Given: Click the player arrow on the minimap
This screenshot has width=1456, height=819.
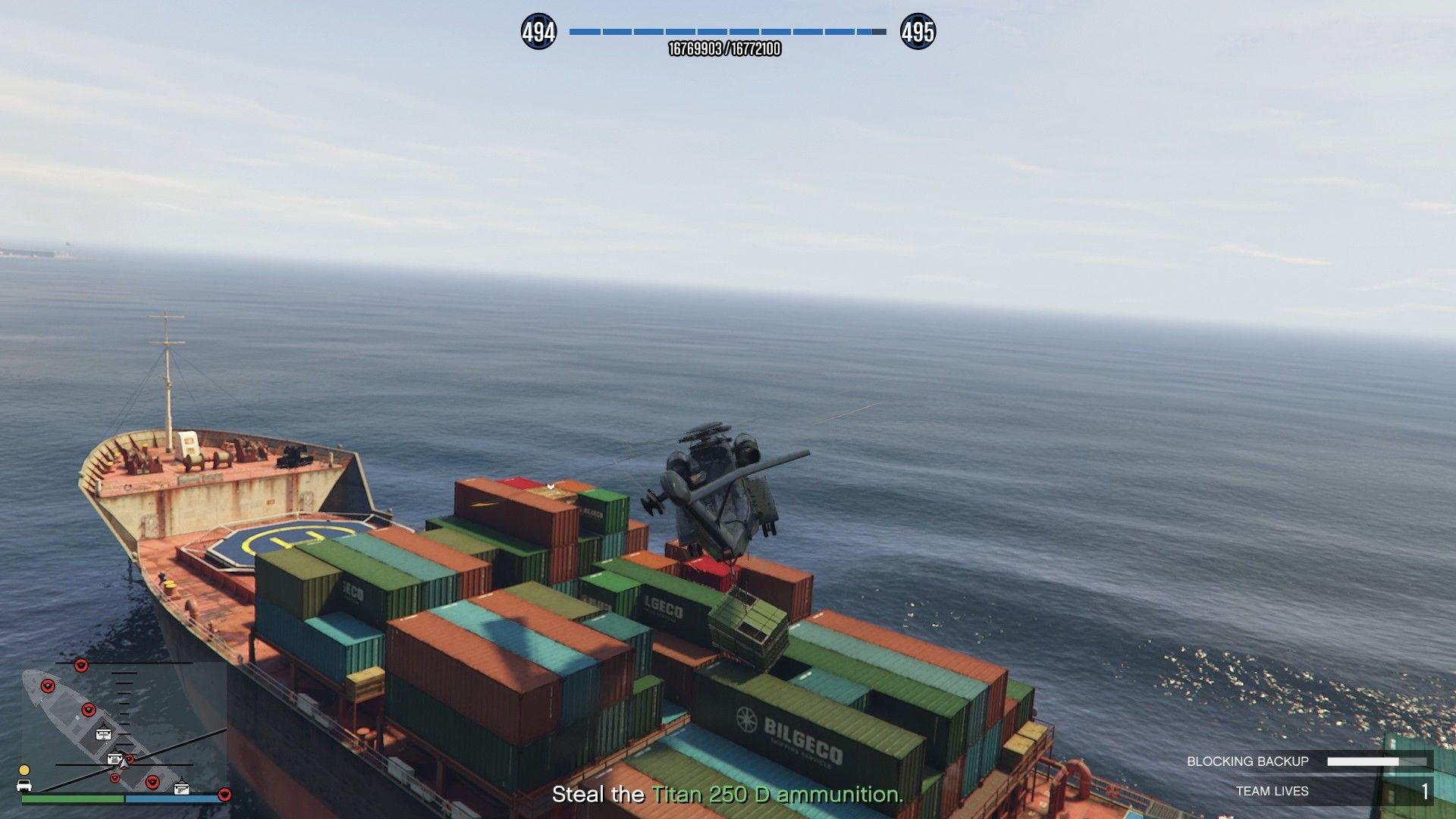Looking at the screenshot, I should coord(125,764).
